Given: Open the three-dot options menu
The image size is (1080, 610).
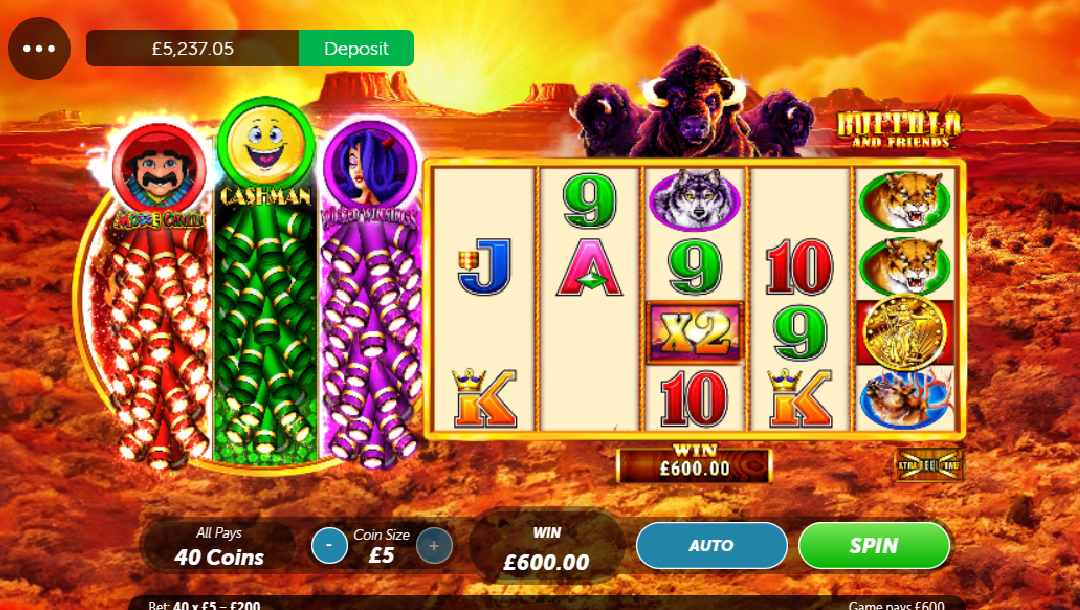Looking at the screenshot, I should (39, 48).
